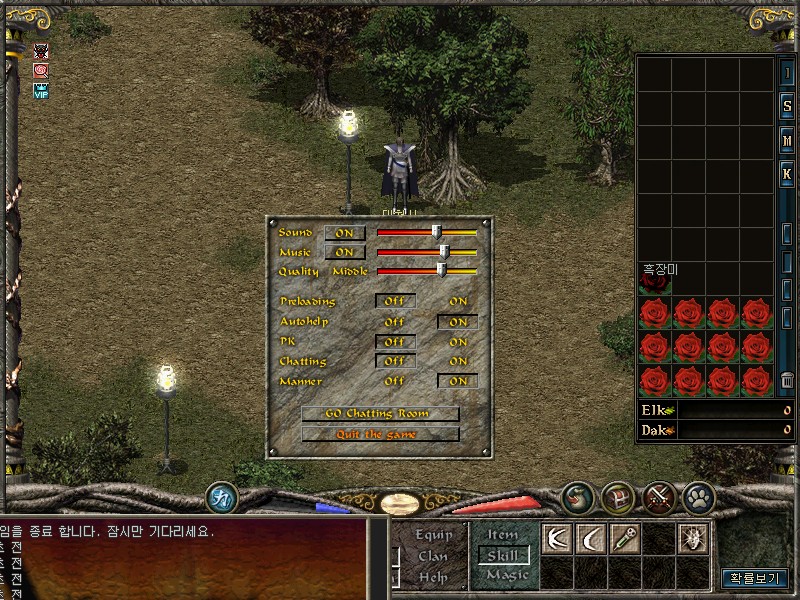This screenshot has height=600, width=800.
Task: Turn Preloading ON
Action: pos(458,301)
